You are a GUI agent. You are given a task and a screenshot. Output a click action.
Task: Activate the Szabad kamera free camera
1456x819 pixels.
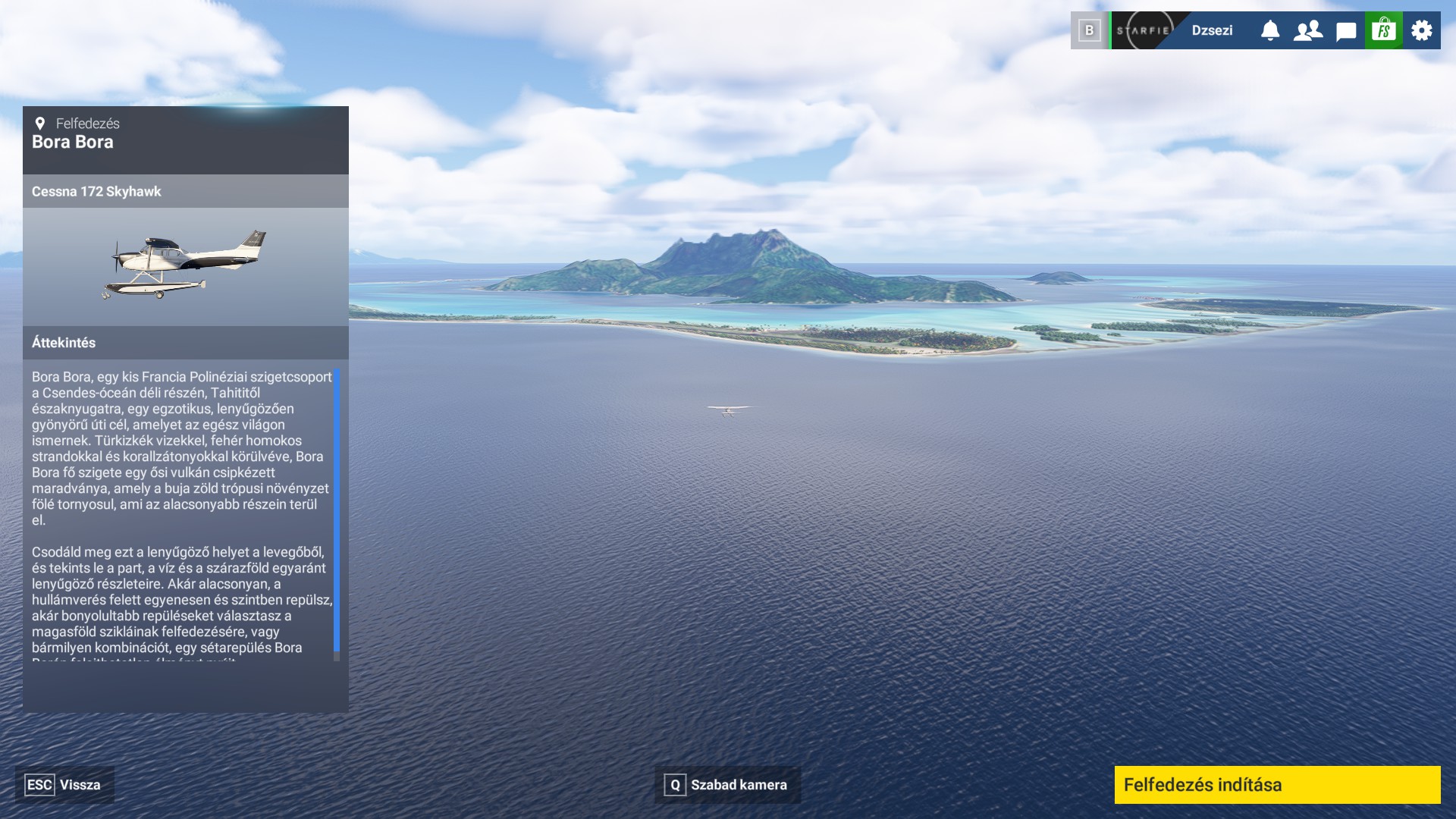[x=727, y=785]
